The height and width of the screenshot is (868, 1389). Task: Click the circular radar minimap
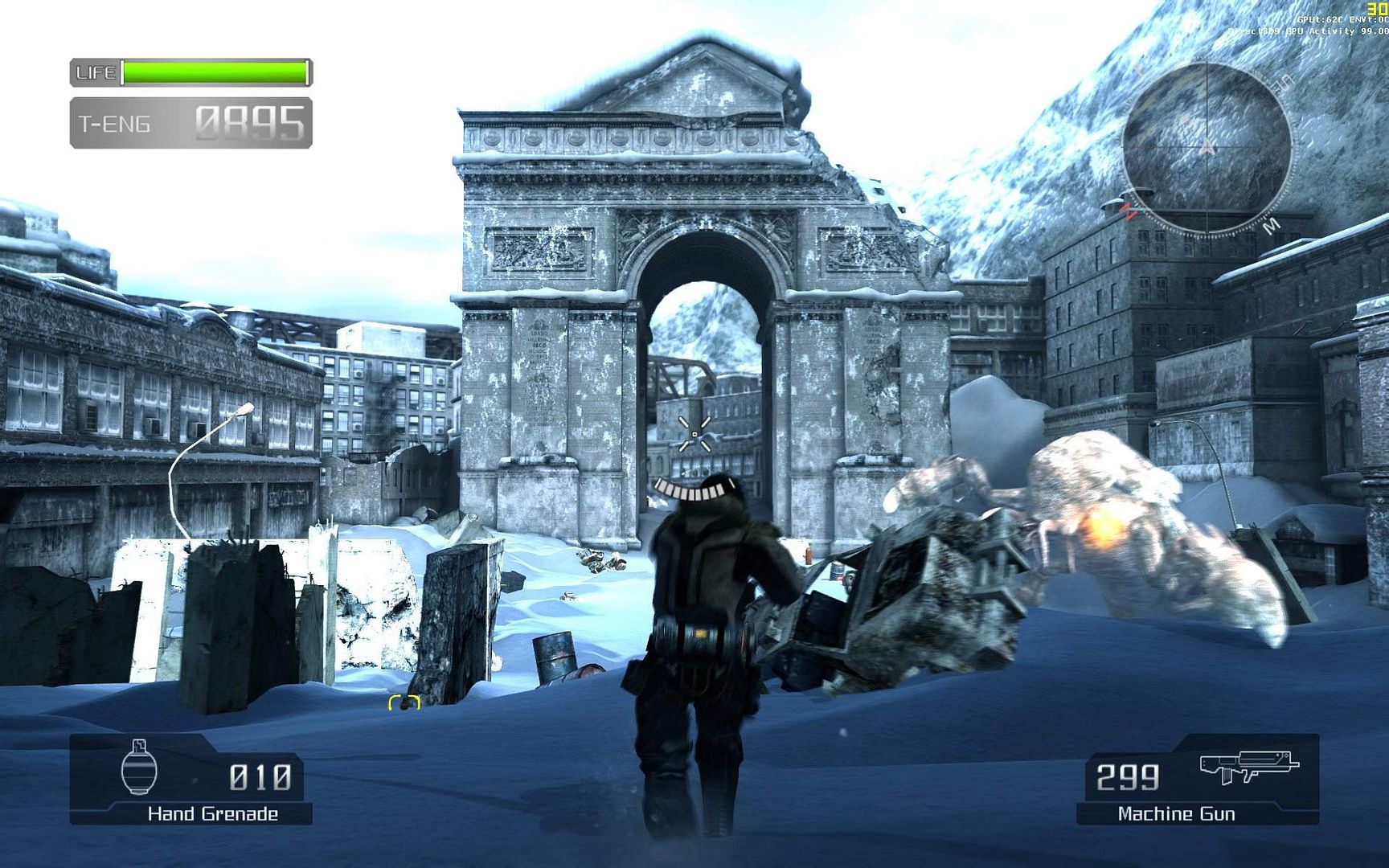point(1206,148)
